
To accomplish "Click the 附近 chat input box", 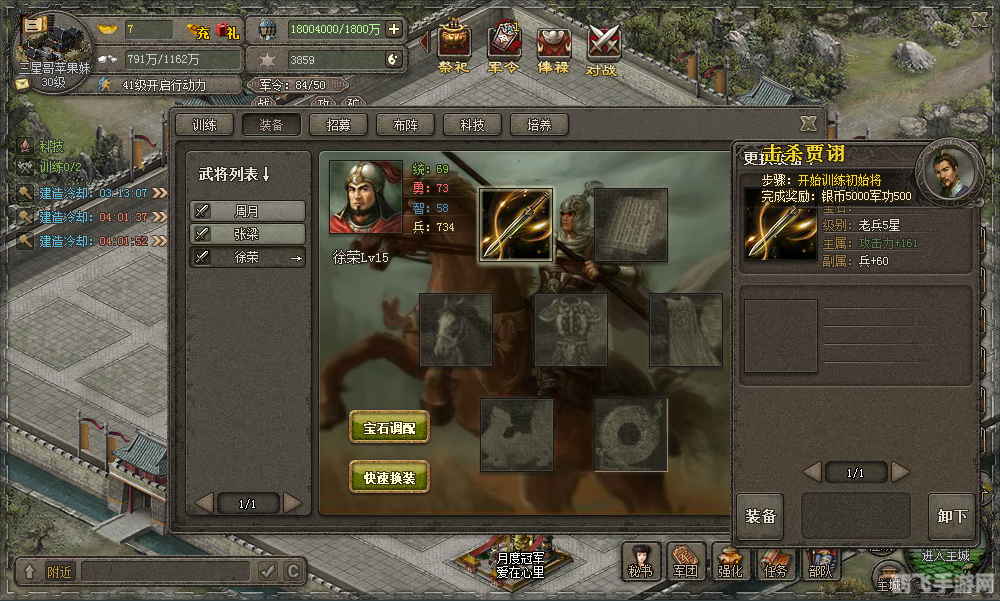I will coord(165,572).
